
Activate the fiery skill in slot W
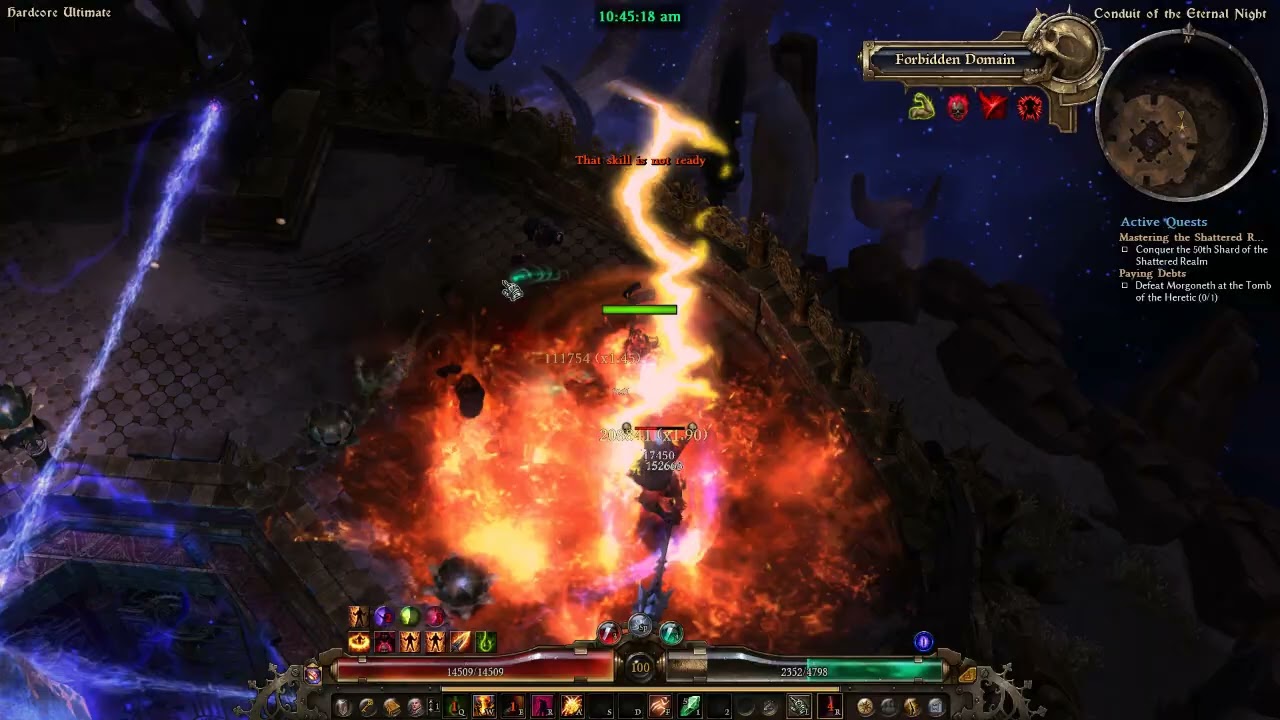[x=484, y=707]
